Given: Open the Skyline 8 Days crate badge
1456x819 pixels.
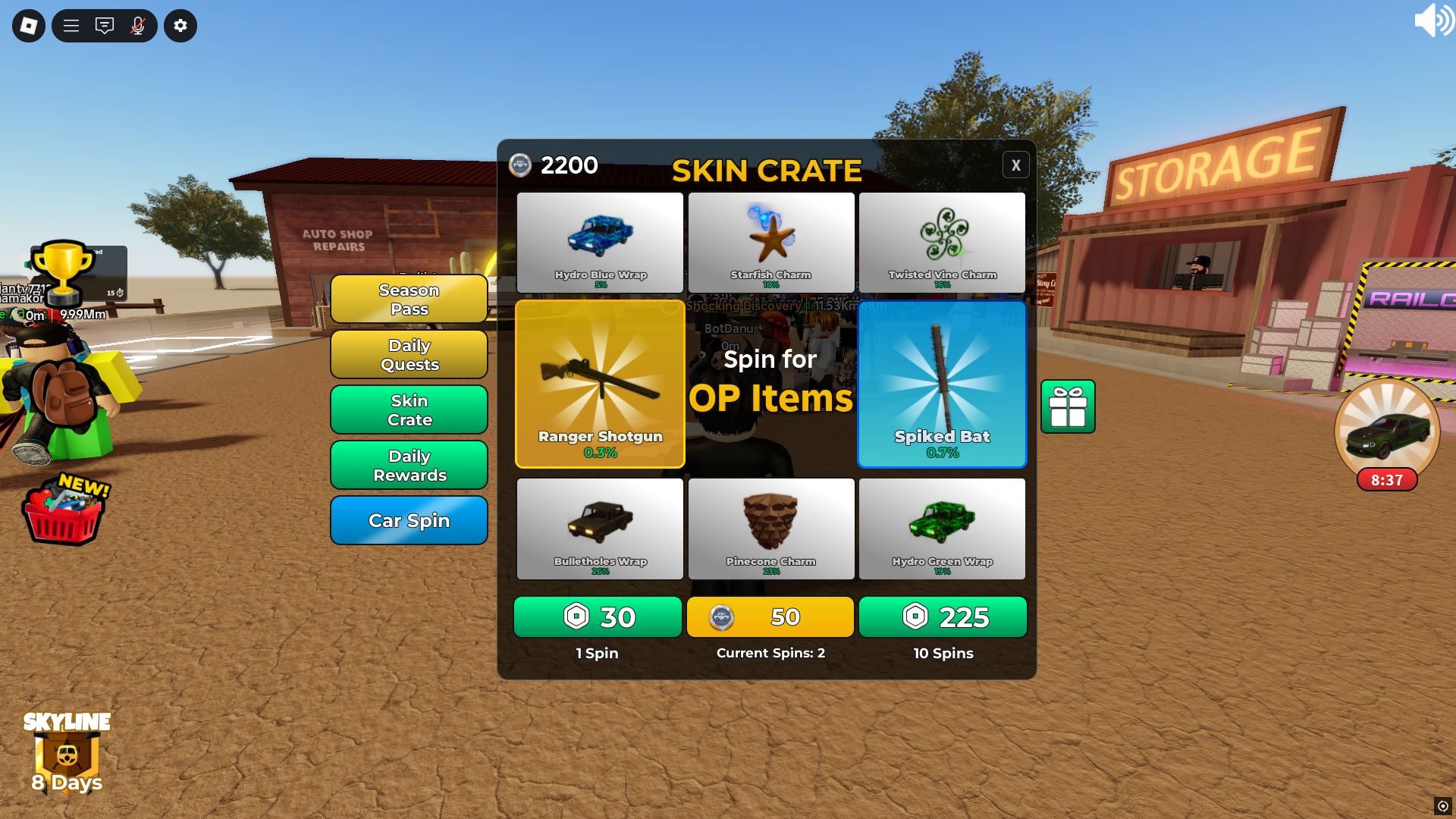Looking at the screenshot, I should (66, 755).
